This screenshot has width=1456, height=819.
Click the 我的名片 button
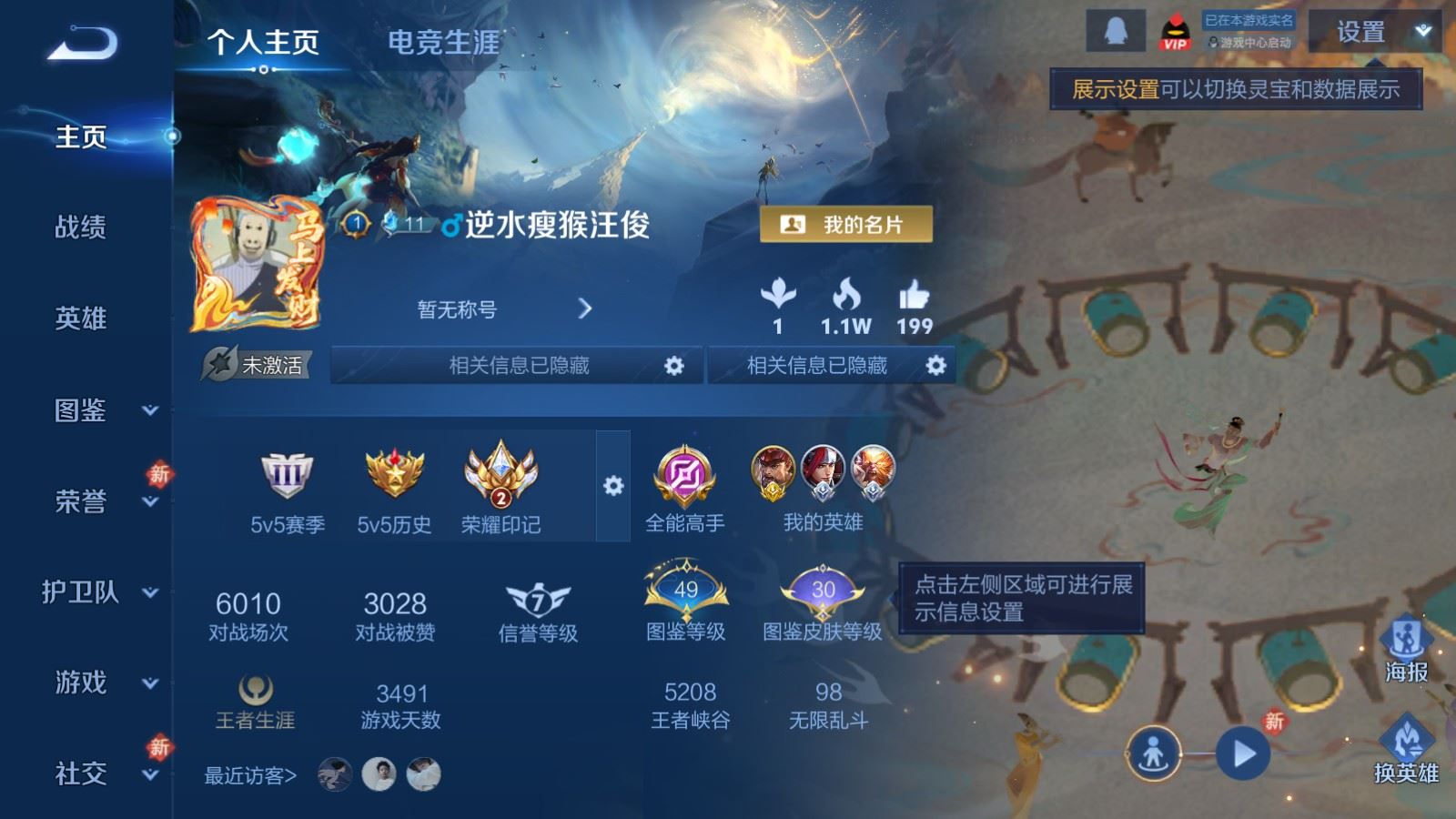[844, 223]
